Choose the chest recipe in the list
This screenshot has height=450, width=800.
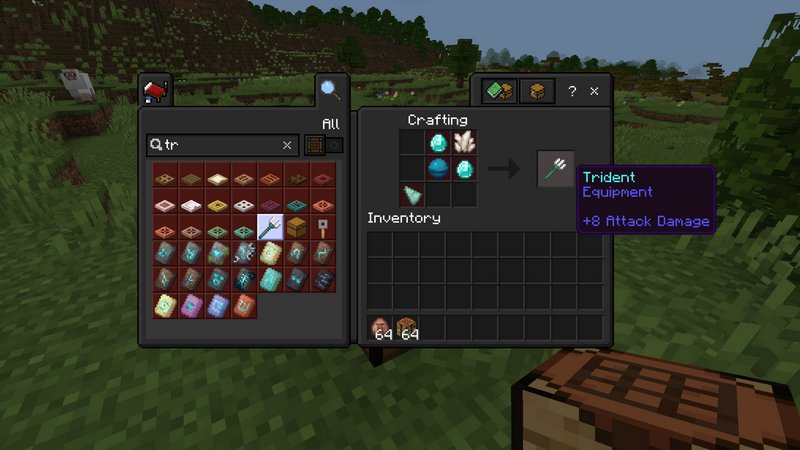(x=296, y=228)
